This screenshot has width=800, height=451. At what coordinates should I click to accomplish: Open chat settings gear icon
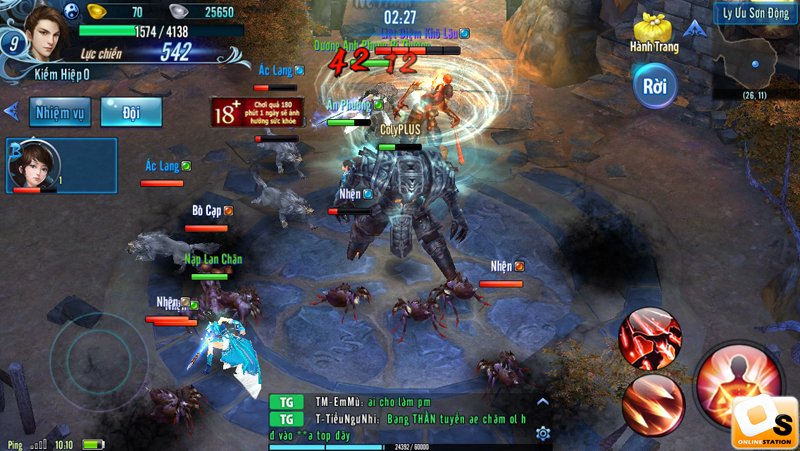tap(543, 433)
